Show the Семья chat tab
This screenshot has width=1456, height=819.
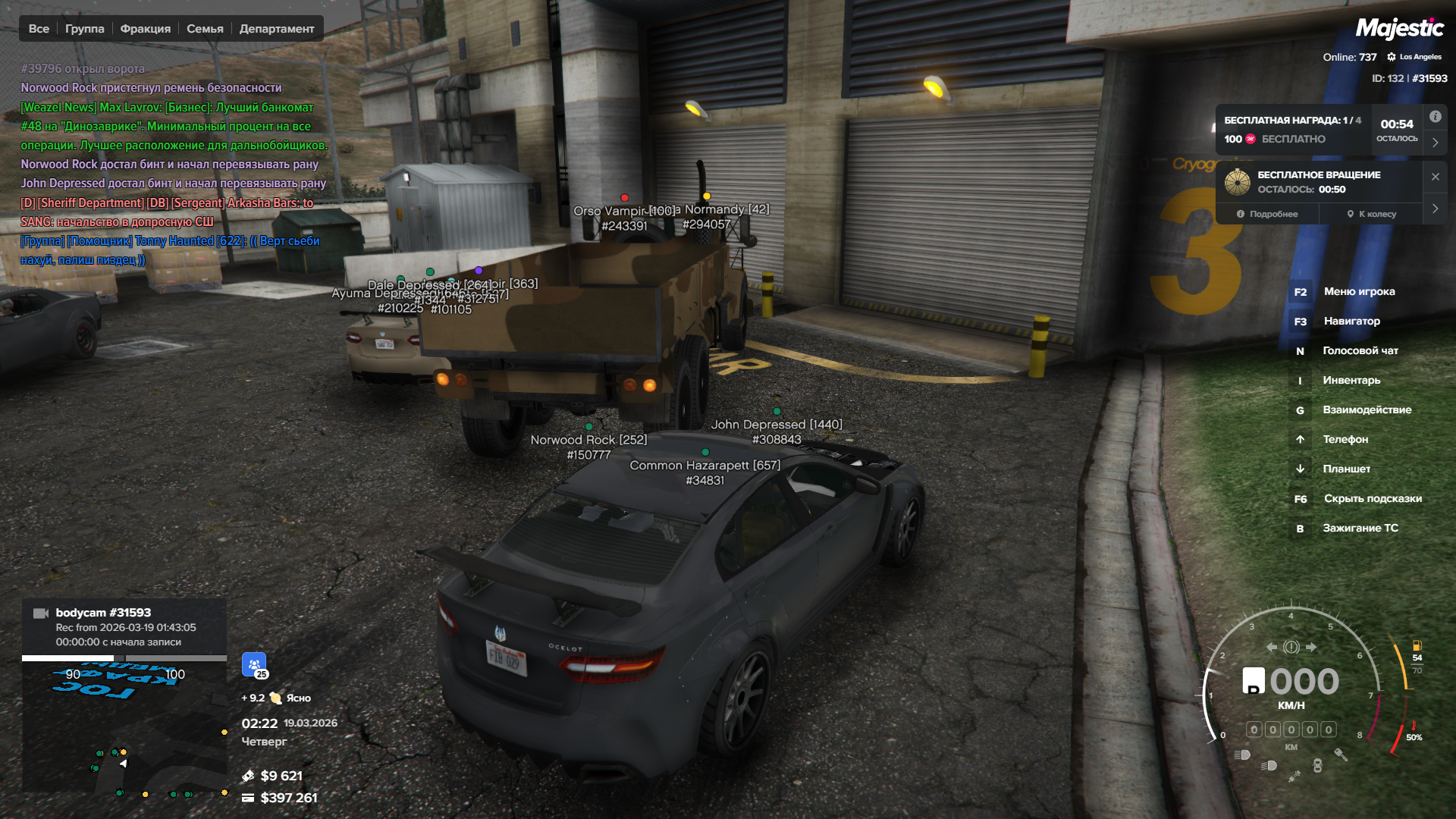205,29
